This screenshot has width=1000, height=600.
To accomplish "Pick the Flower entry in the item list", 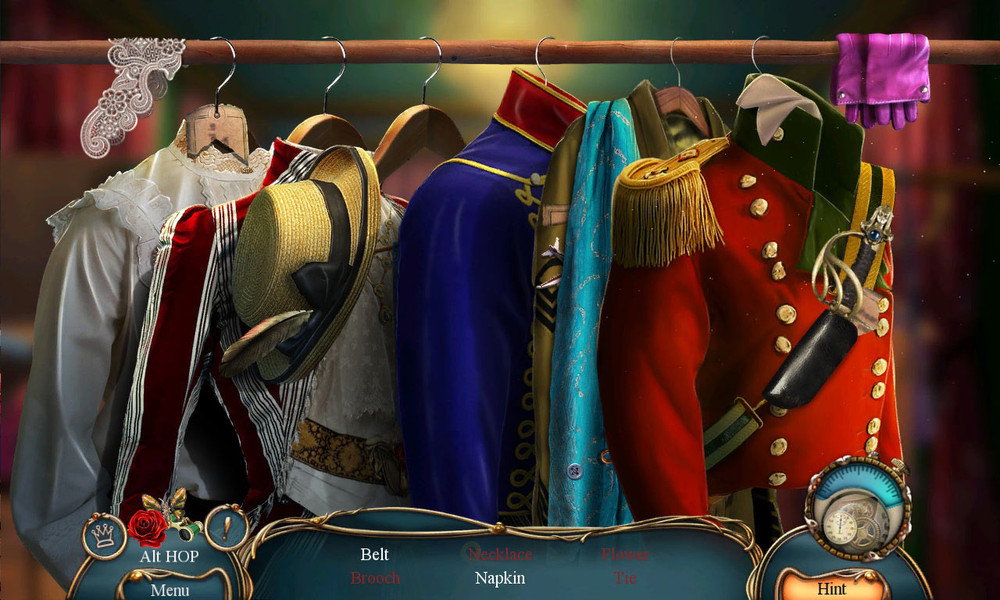I will (x=625, y=554).
